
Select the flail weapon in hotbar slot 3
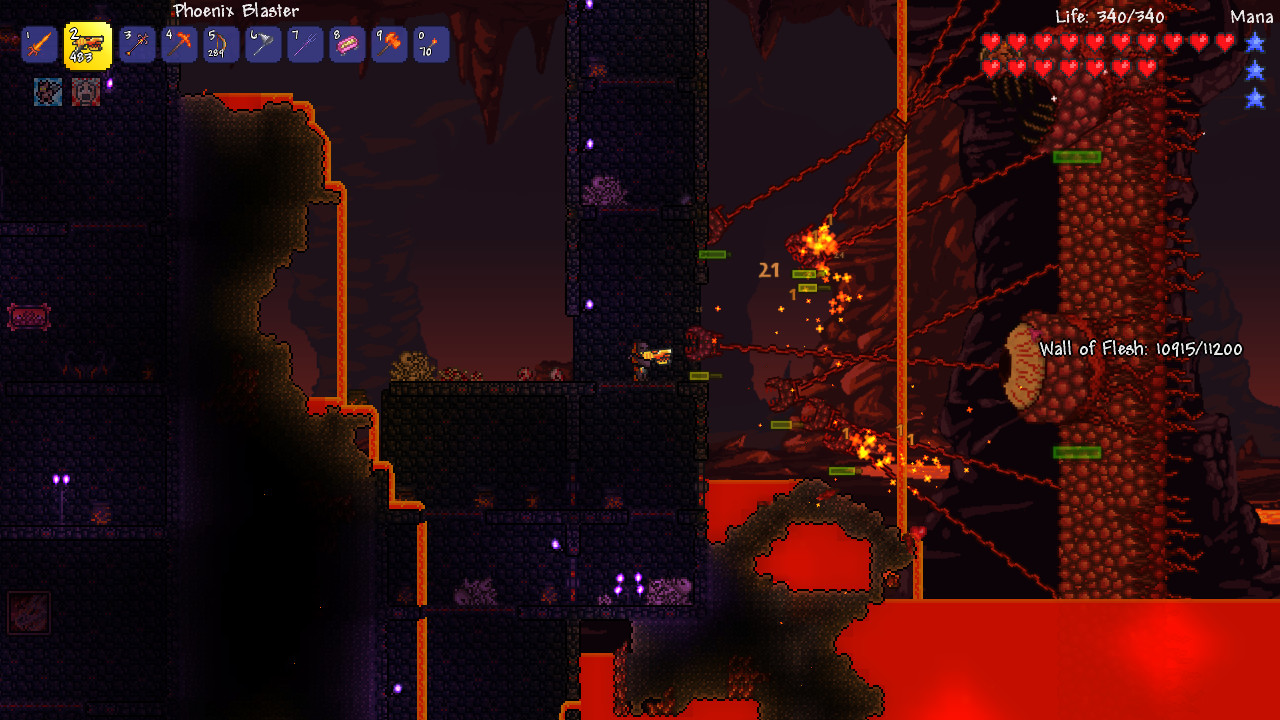(138, 44)
